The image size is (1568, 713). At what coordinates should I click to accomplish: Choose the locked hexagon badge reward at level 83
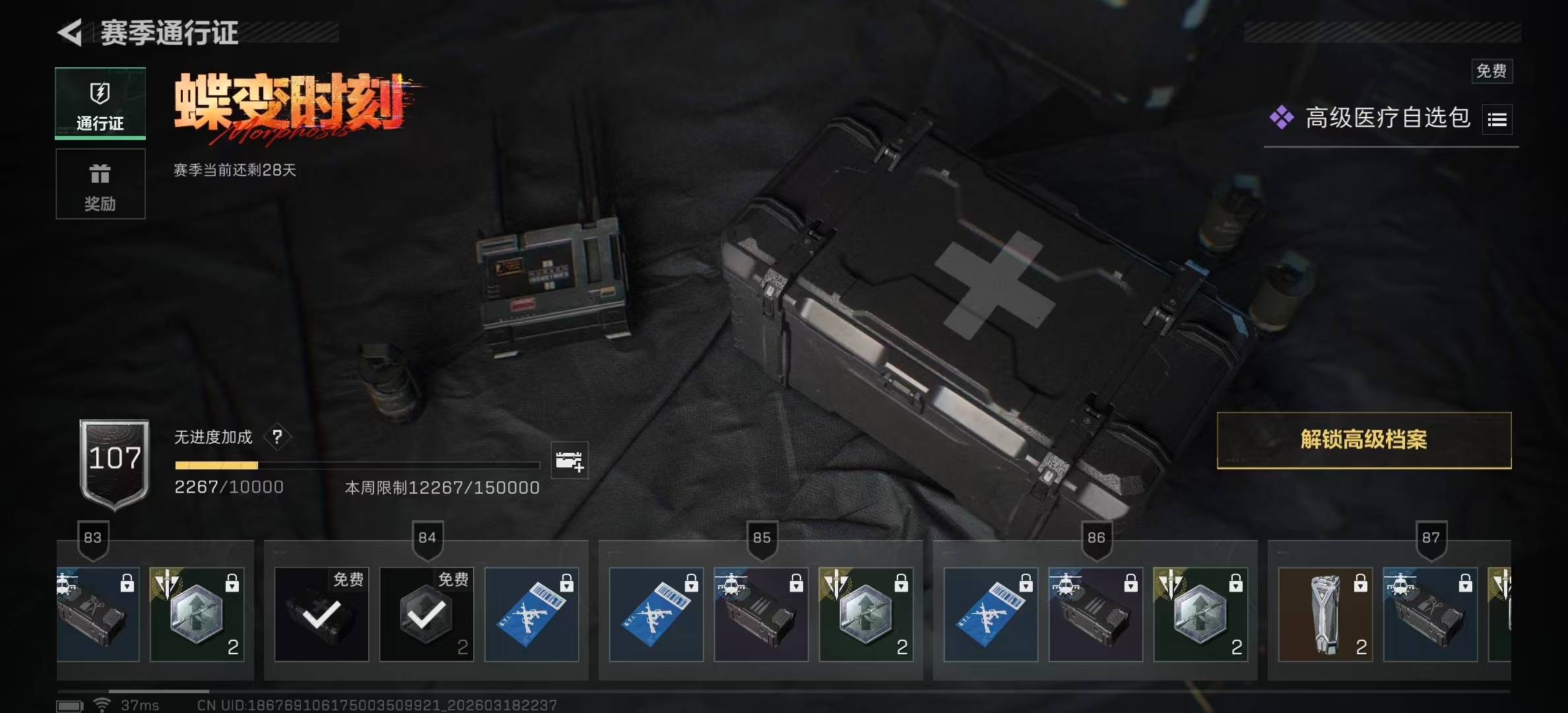coord(197,615)
